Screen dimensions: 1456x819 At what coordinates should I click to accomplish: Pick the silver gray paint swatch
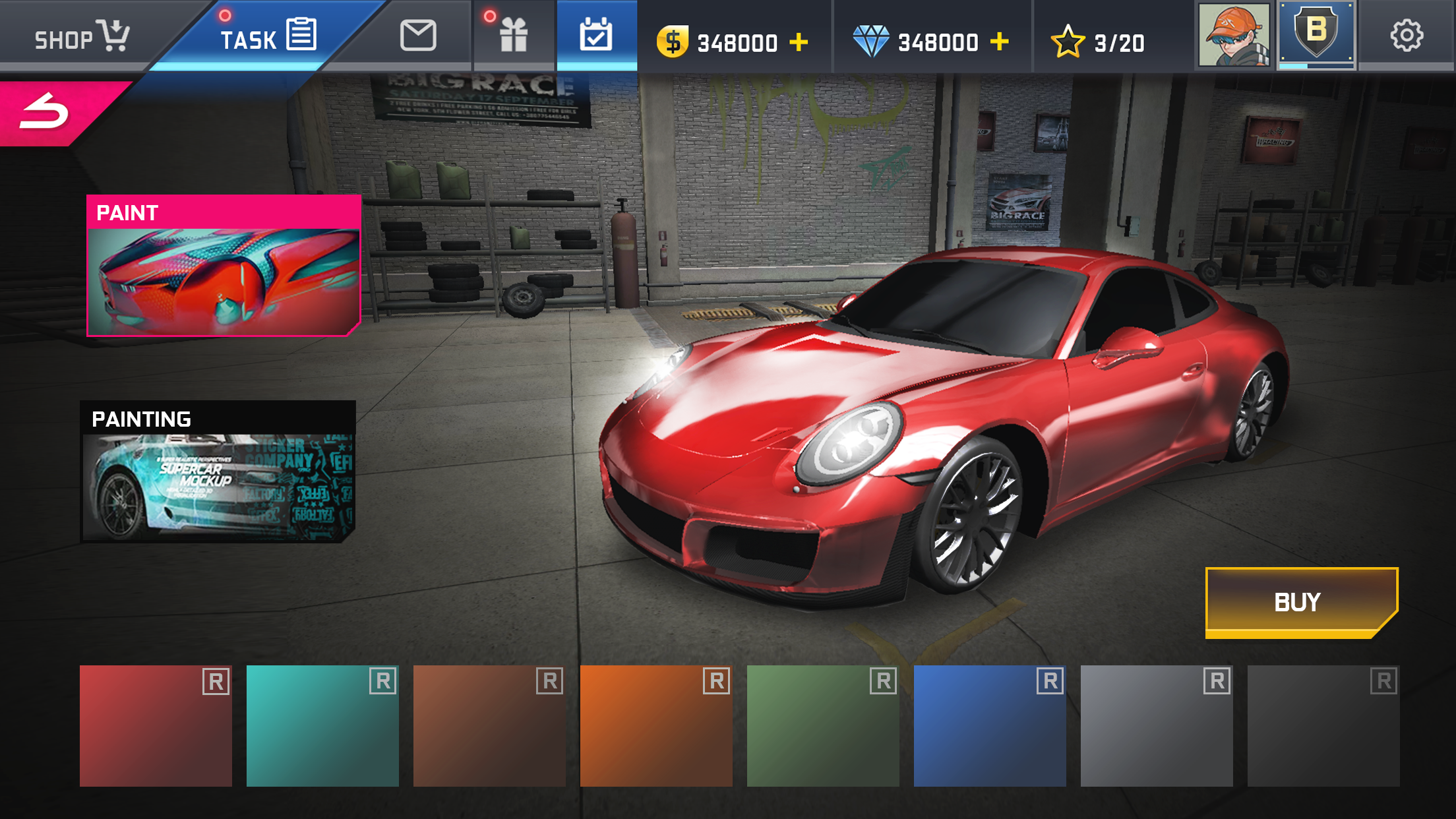coord(1157,725)
